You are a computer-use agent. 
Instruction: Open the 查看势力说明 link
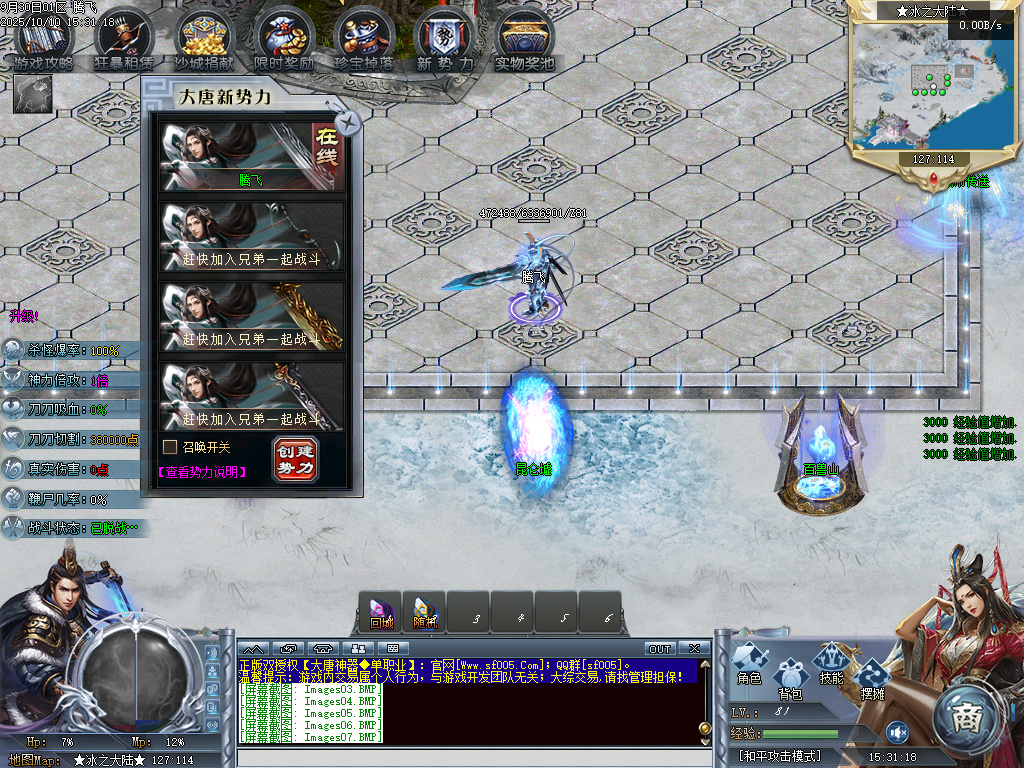click(x=201, y=471)
